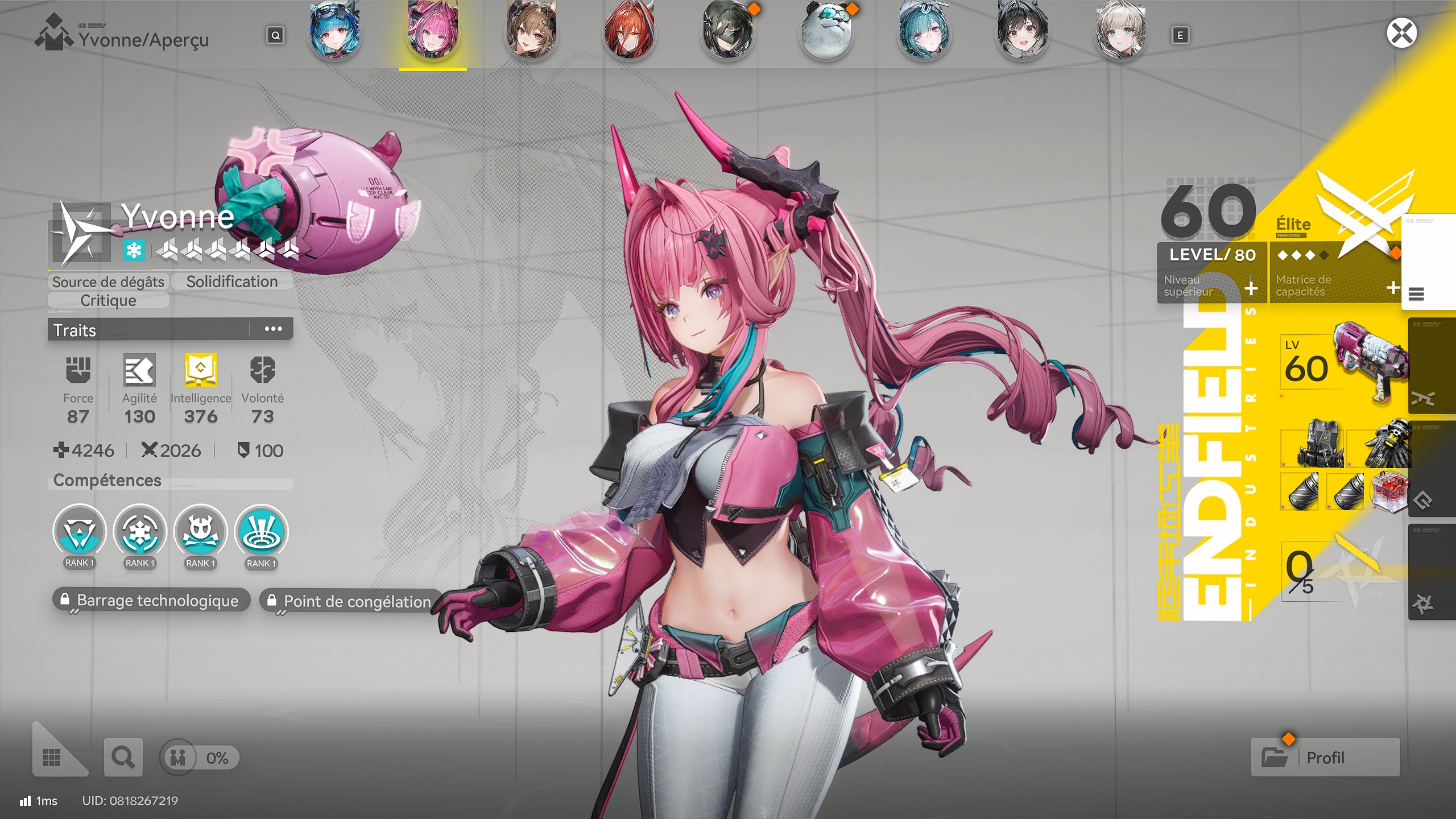Expand Traits options via the ellipsis button
This screenshot has height=819, width=1456.
tap(275, 329)
